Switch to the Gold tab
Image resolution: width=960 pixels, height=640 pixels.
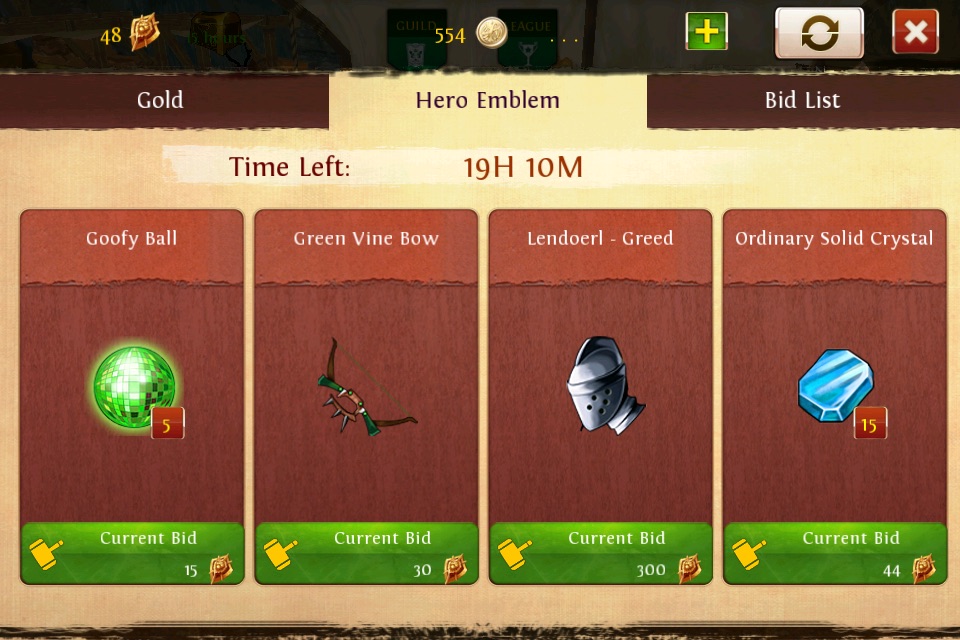tap(160, 100)
